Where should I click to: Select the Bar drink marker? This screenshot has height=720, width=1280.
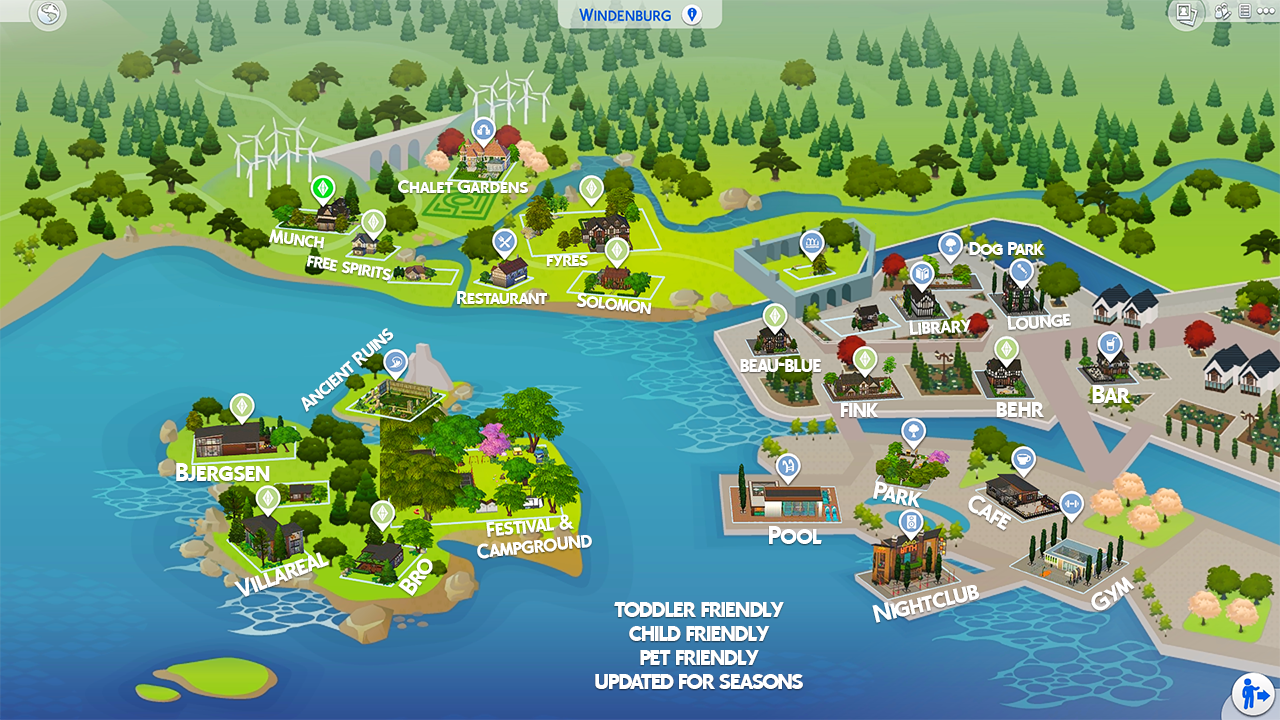click(1109, 345)
